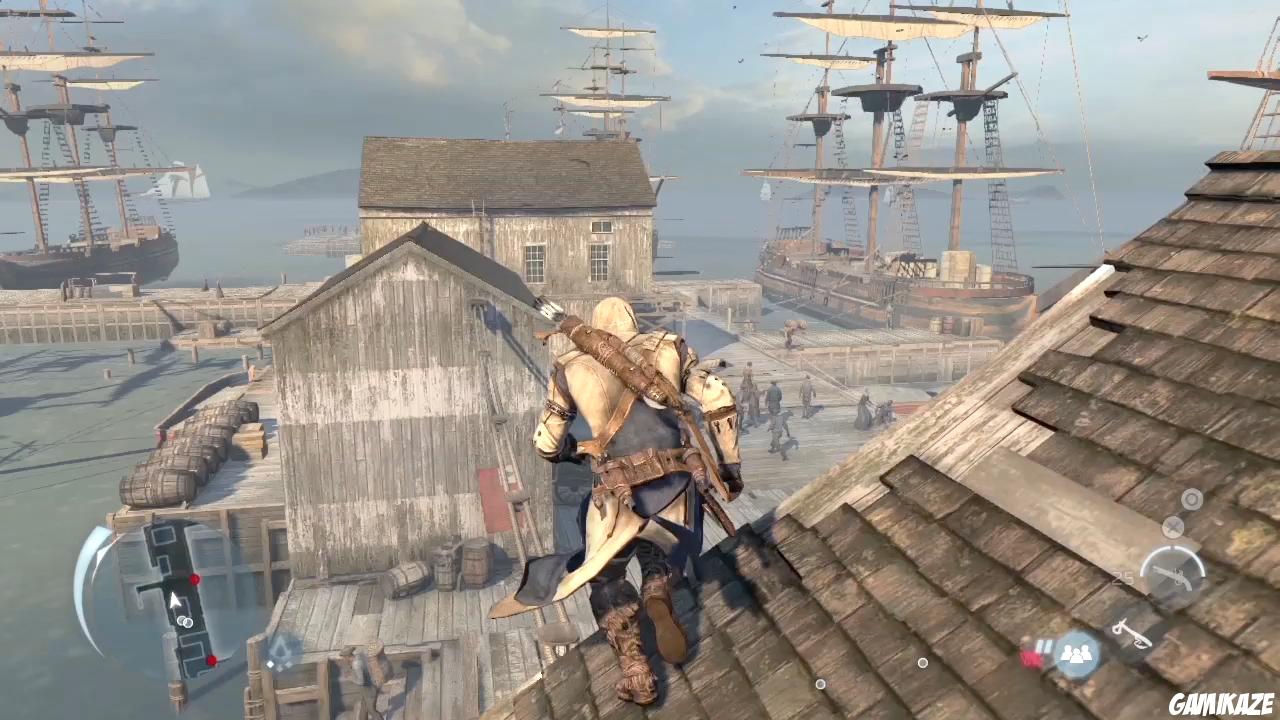Image resolution: width=1280 pixels, height=720 pixels.
Task: Click the white double-circle marker on the minimap
Action: point(185,622)
